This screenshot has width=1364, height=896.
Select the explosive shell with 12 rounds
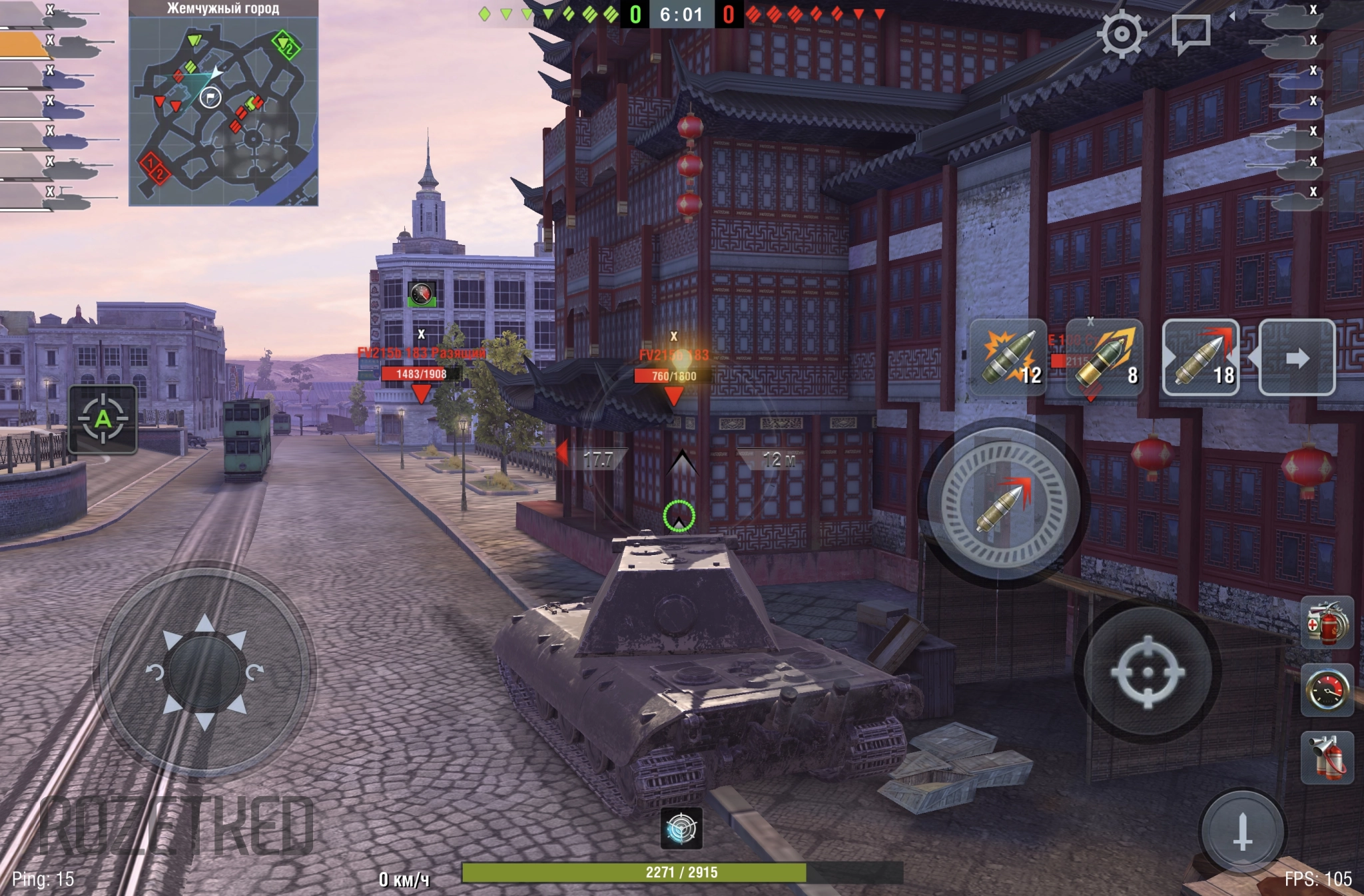tap(1008, 357)
